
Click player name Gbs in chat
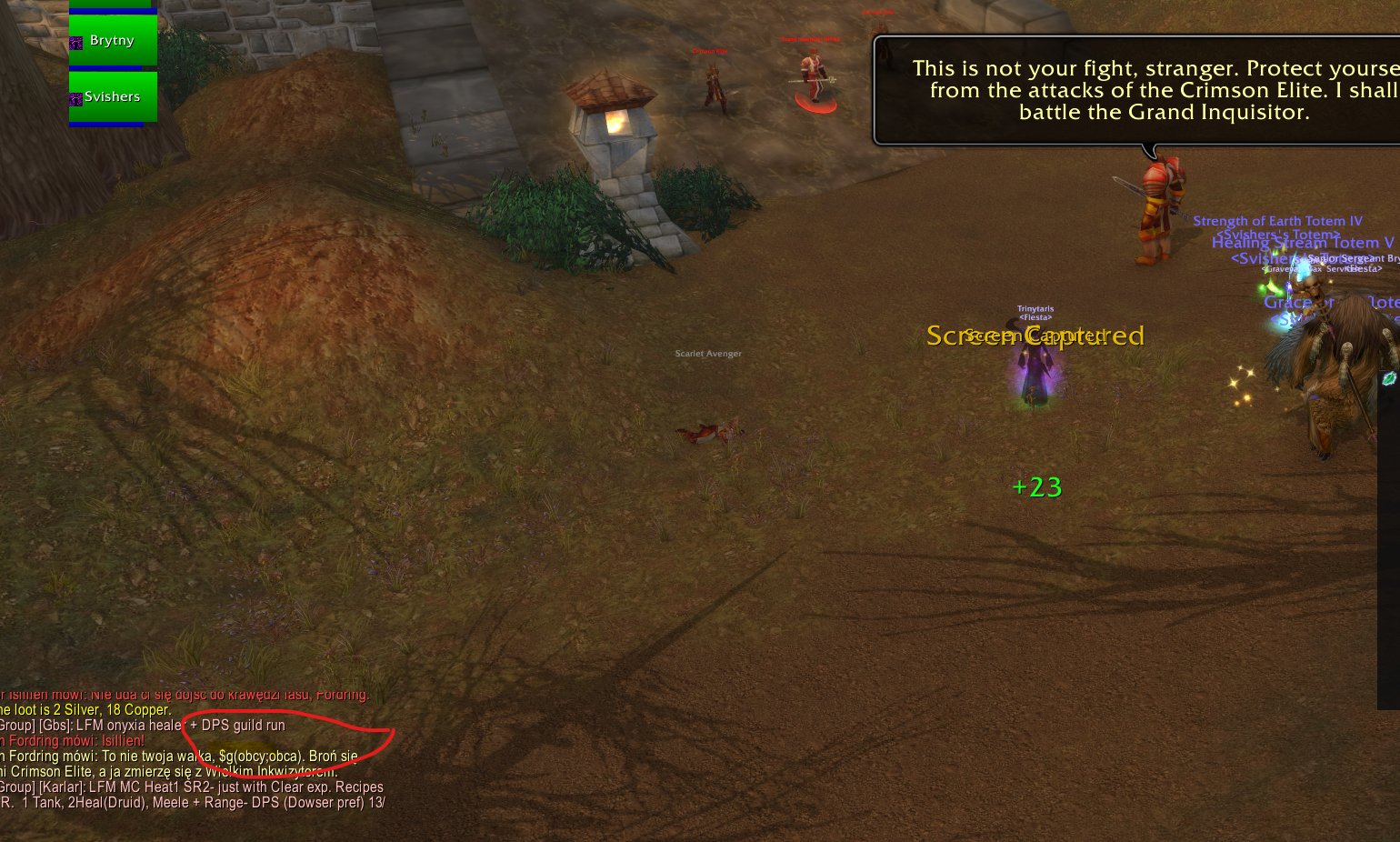coord(55,726)
